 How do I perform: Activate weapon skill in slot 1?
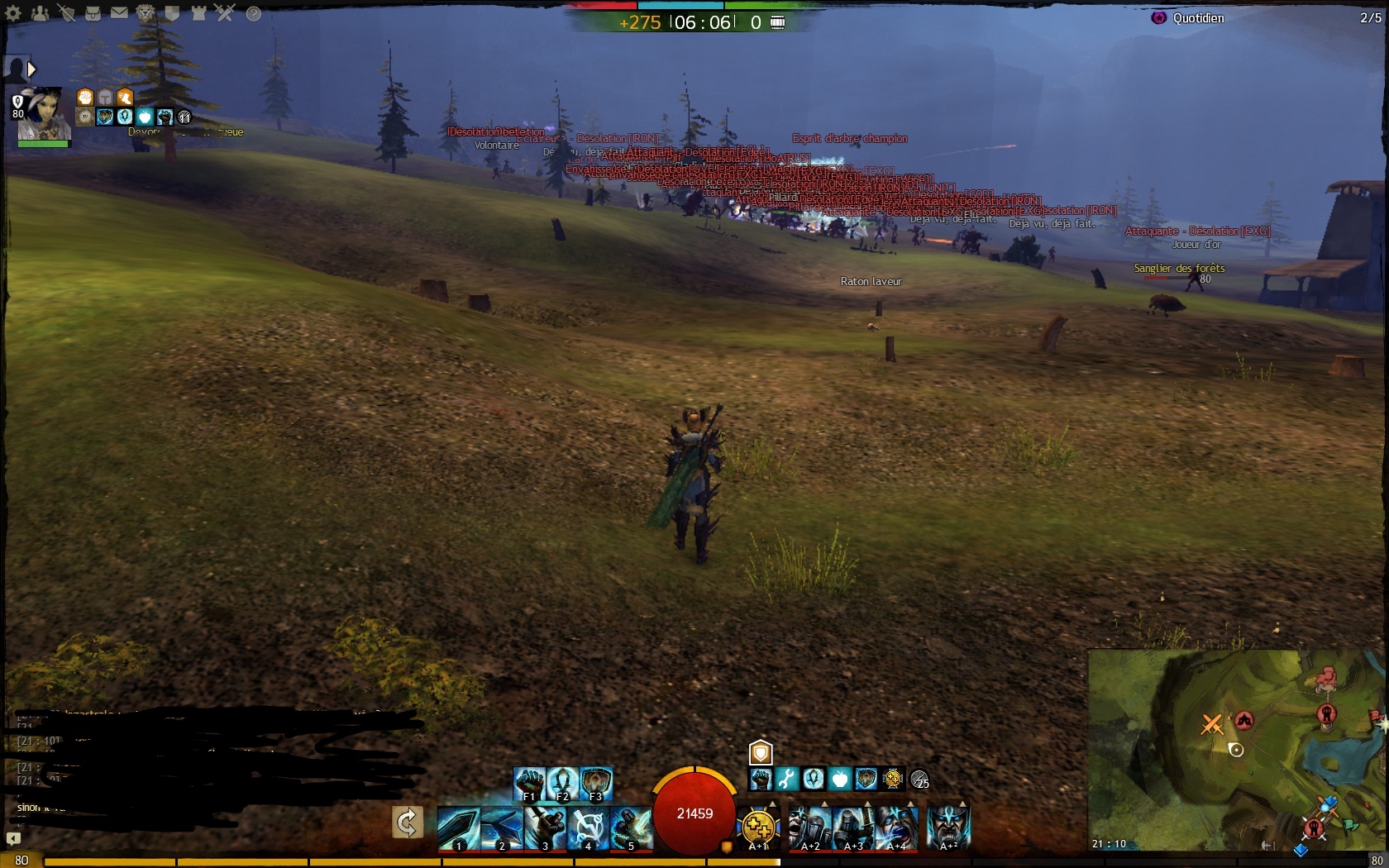point(458,827)
